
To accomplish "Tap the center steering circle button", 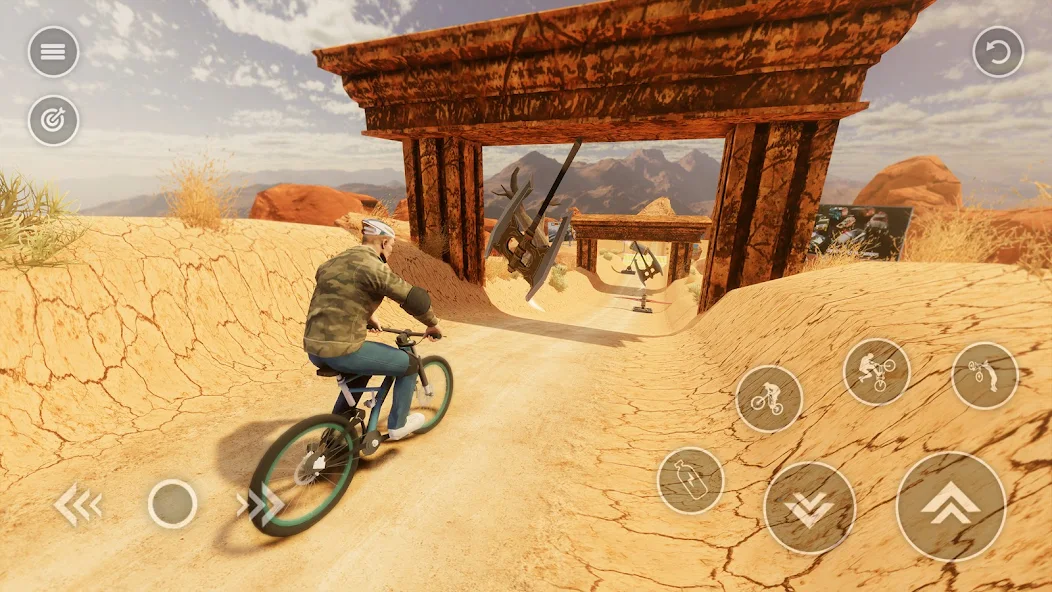I will click(x=172, y=504).
